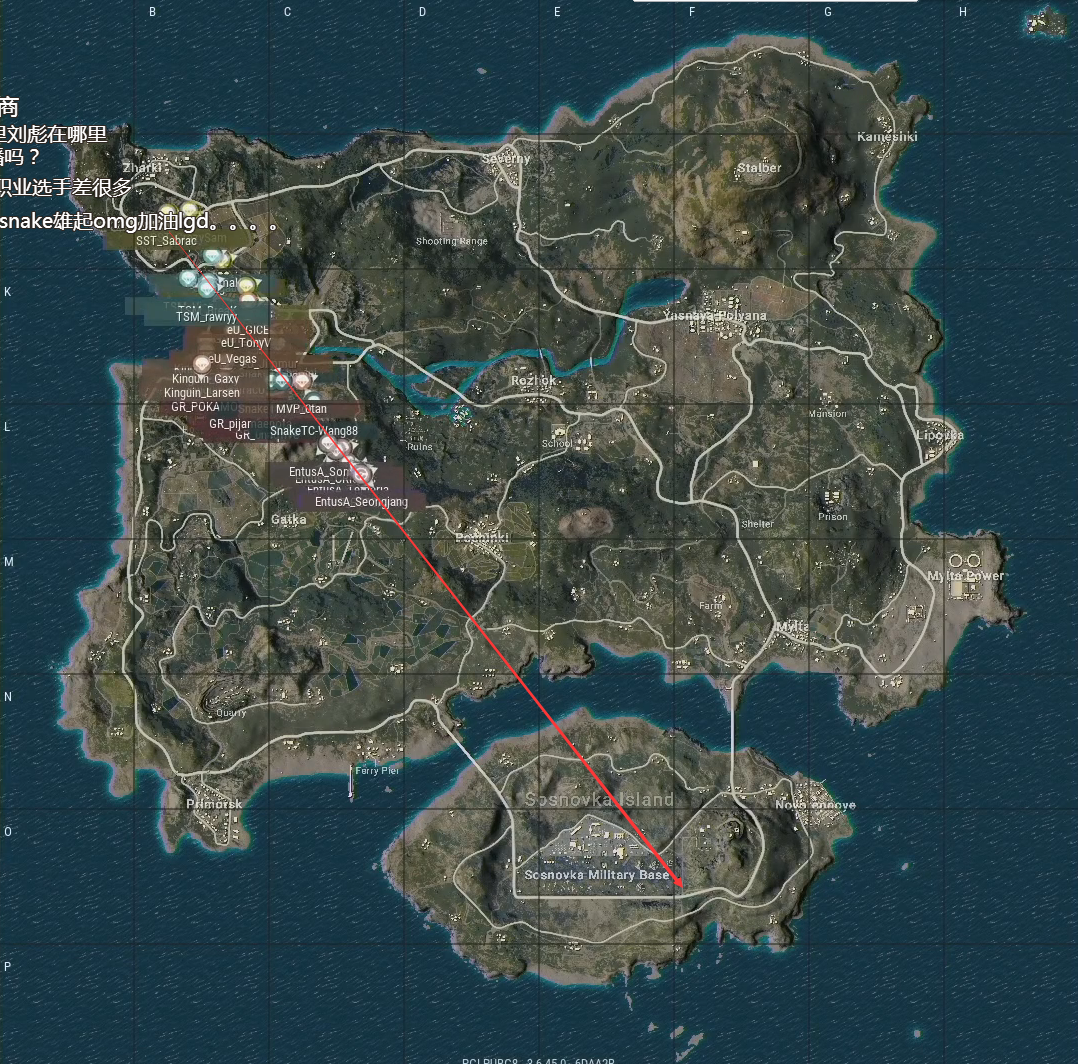Screen dimensions: 1078x1064
Task: Pick the Kinguin_Larsen player label
Action: (202, 393)
